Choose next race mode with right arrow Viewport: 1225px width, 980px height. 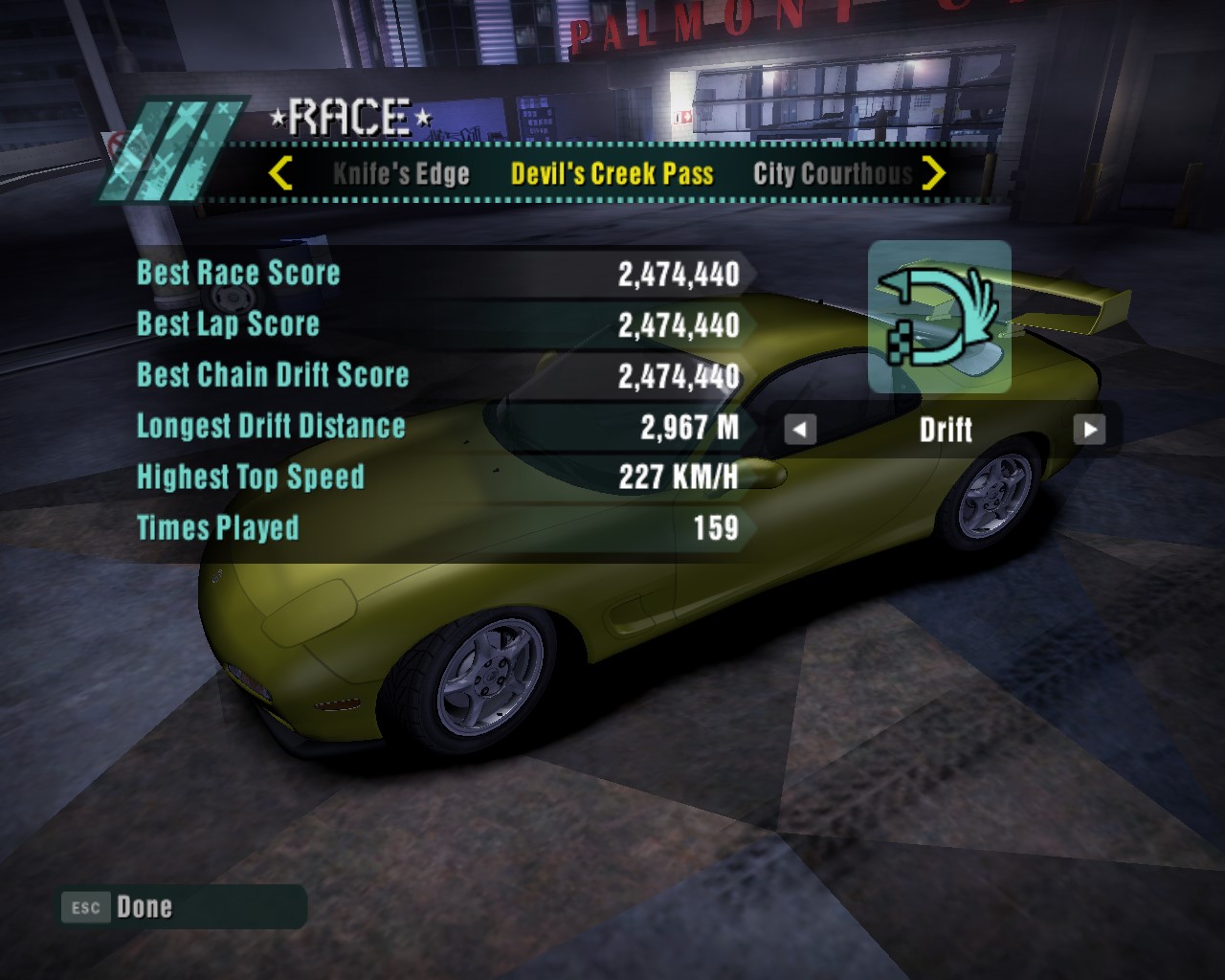tap(1089, 430)
